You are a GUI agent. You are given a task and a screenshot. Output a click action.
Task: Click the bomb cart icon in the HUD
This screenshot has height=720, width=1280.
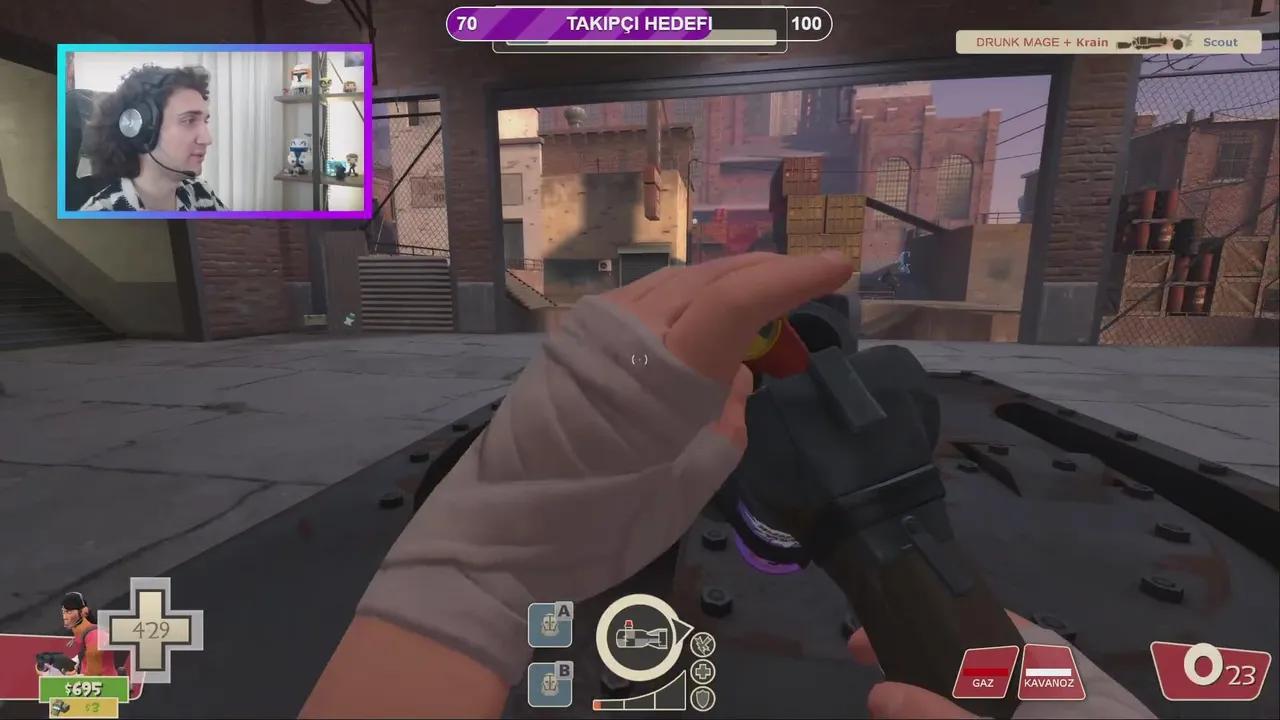[641, 640]
